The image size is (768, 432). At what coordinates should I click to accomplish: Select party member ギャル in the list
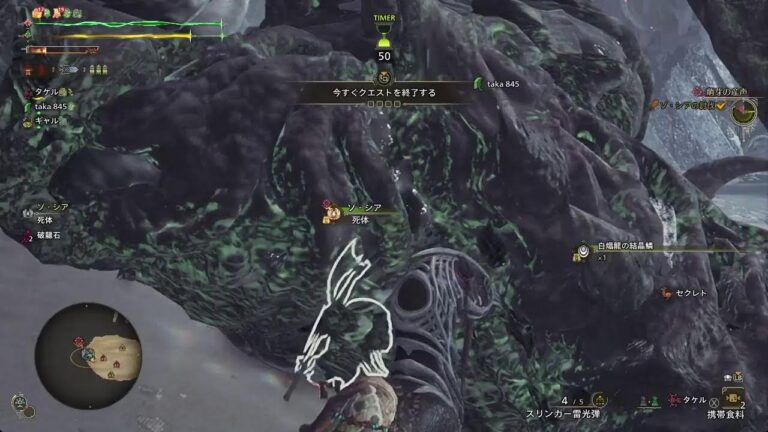pyautogui.click(x=46, y=120)
